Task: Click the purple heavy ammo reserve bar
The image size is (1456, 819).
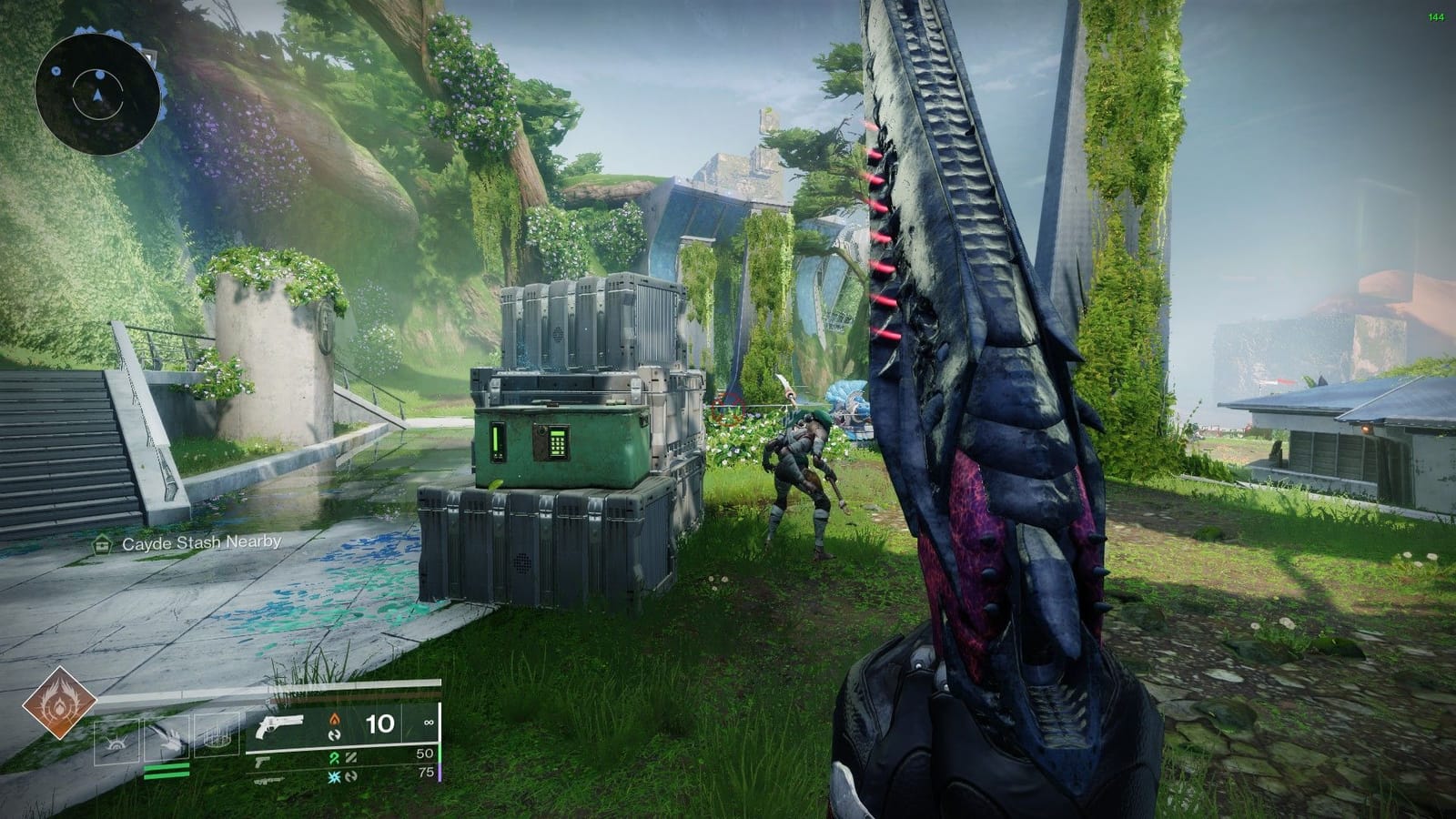Action: coord(440,772)
